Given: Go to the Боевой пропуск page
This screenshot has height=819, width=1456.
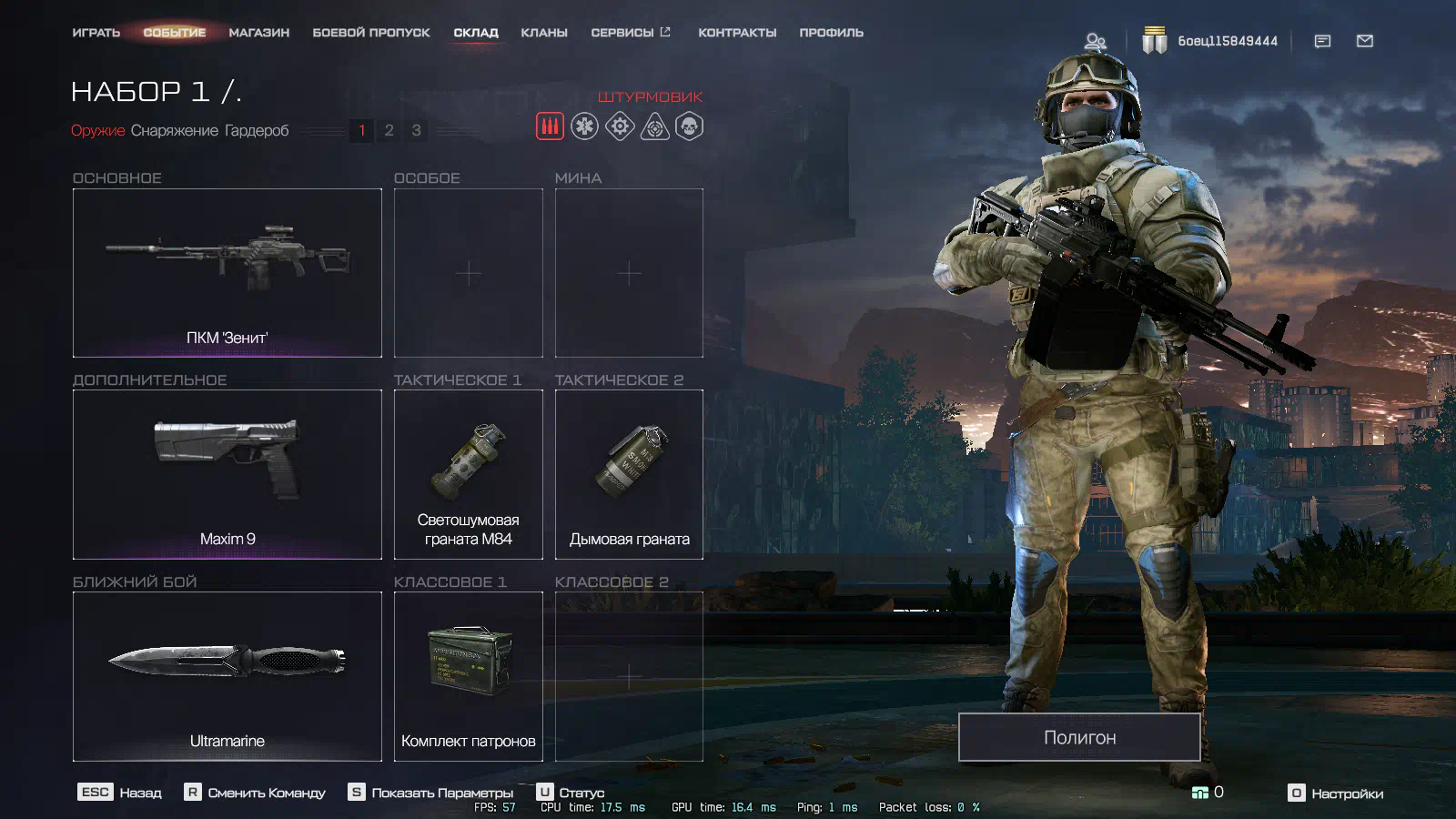Looking at the screenshot, I should pyautogui.click(x=370, y=33).
